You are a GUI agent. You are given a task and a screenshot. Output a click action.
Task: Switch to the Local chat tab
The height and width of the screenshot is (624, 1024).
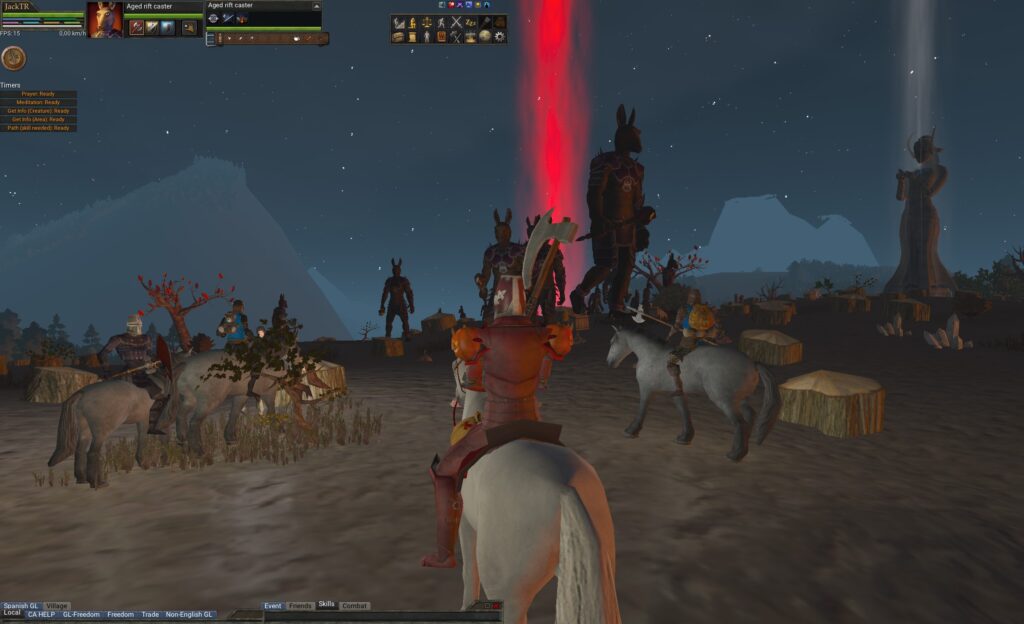pyautogui.click(x=12, y=612)
